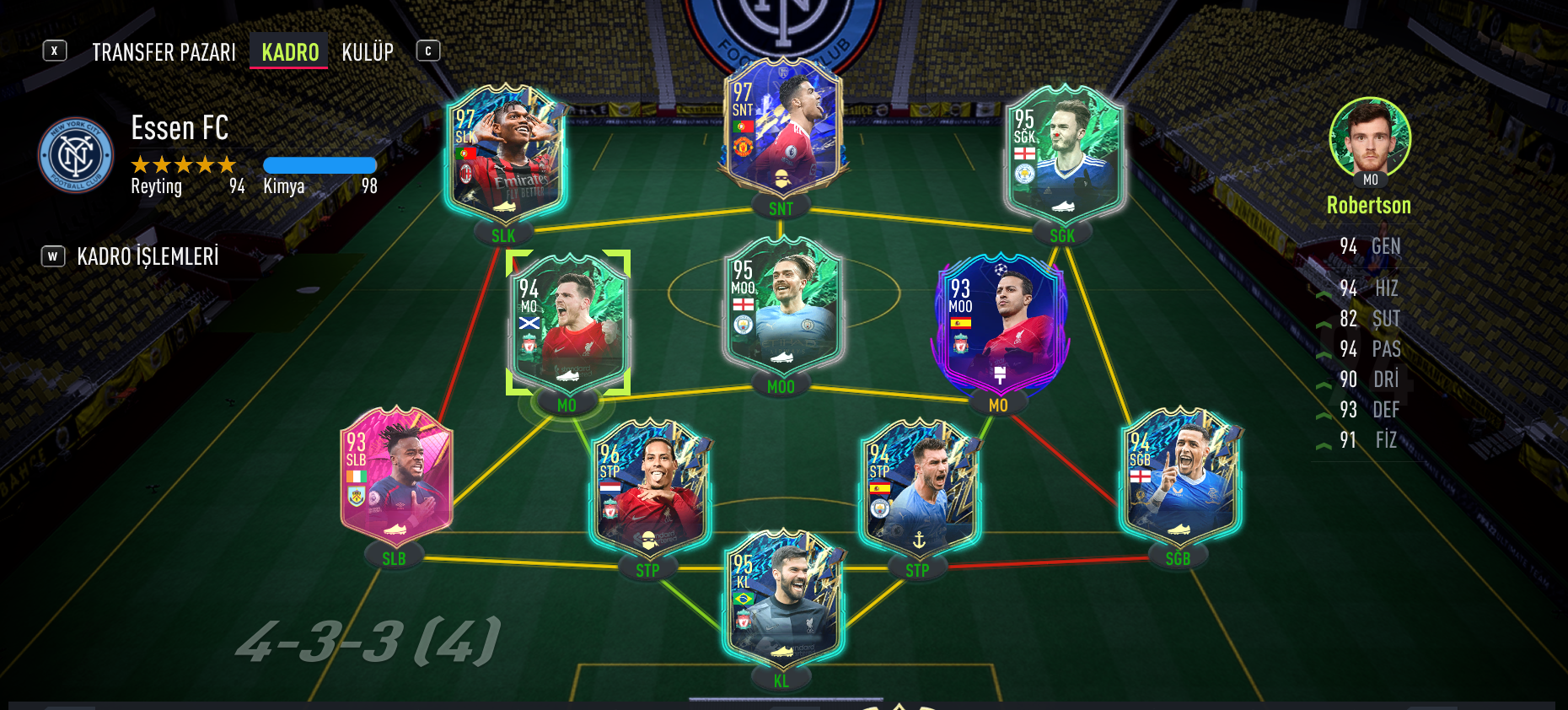Open the Transfer Pazarı tab
The width and height of the screenshot is (1568, 710).
[164, 52]
